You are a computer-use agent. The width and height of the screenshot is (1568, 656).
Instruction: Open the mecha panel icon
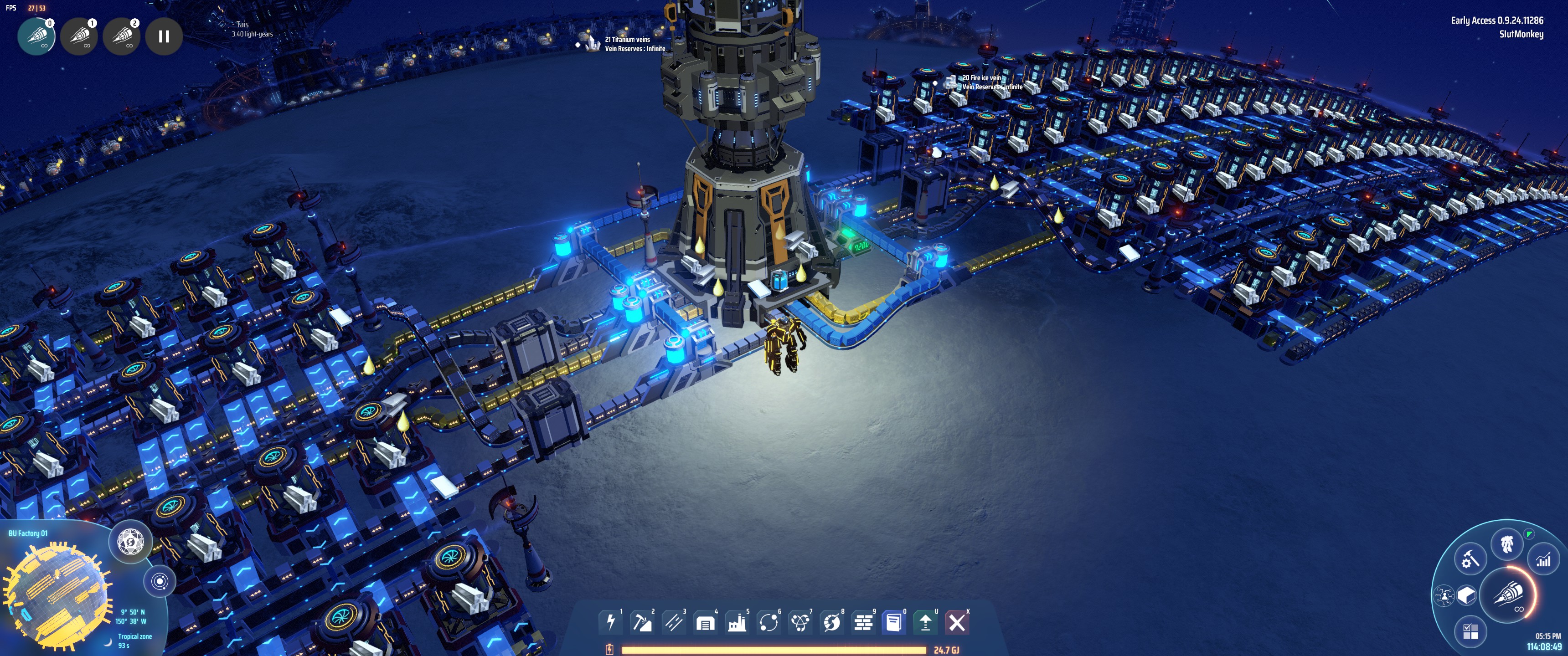coord(1507,543)
